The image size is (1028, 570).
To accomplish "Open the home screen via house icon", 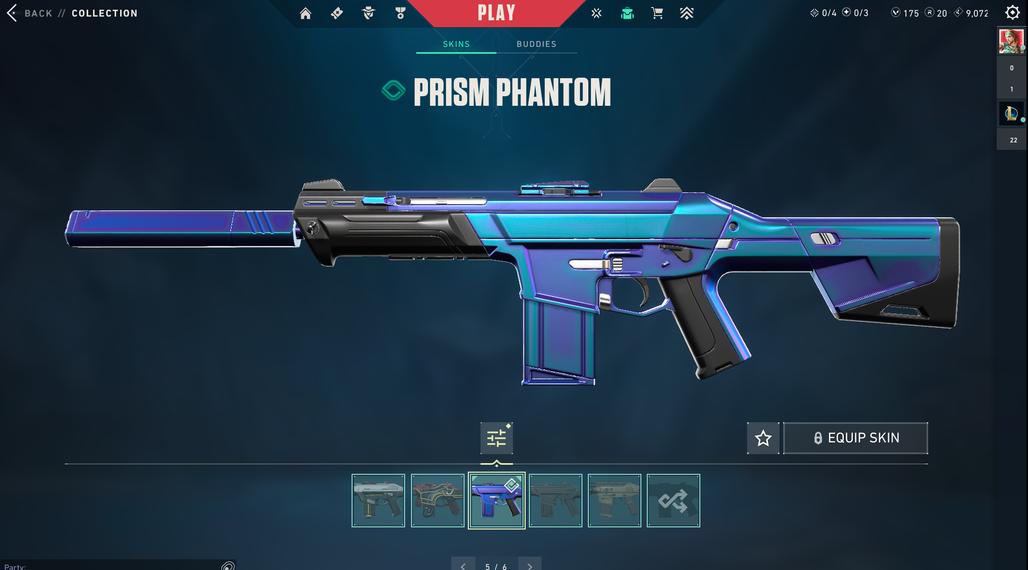I will tap(306, 13).
